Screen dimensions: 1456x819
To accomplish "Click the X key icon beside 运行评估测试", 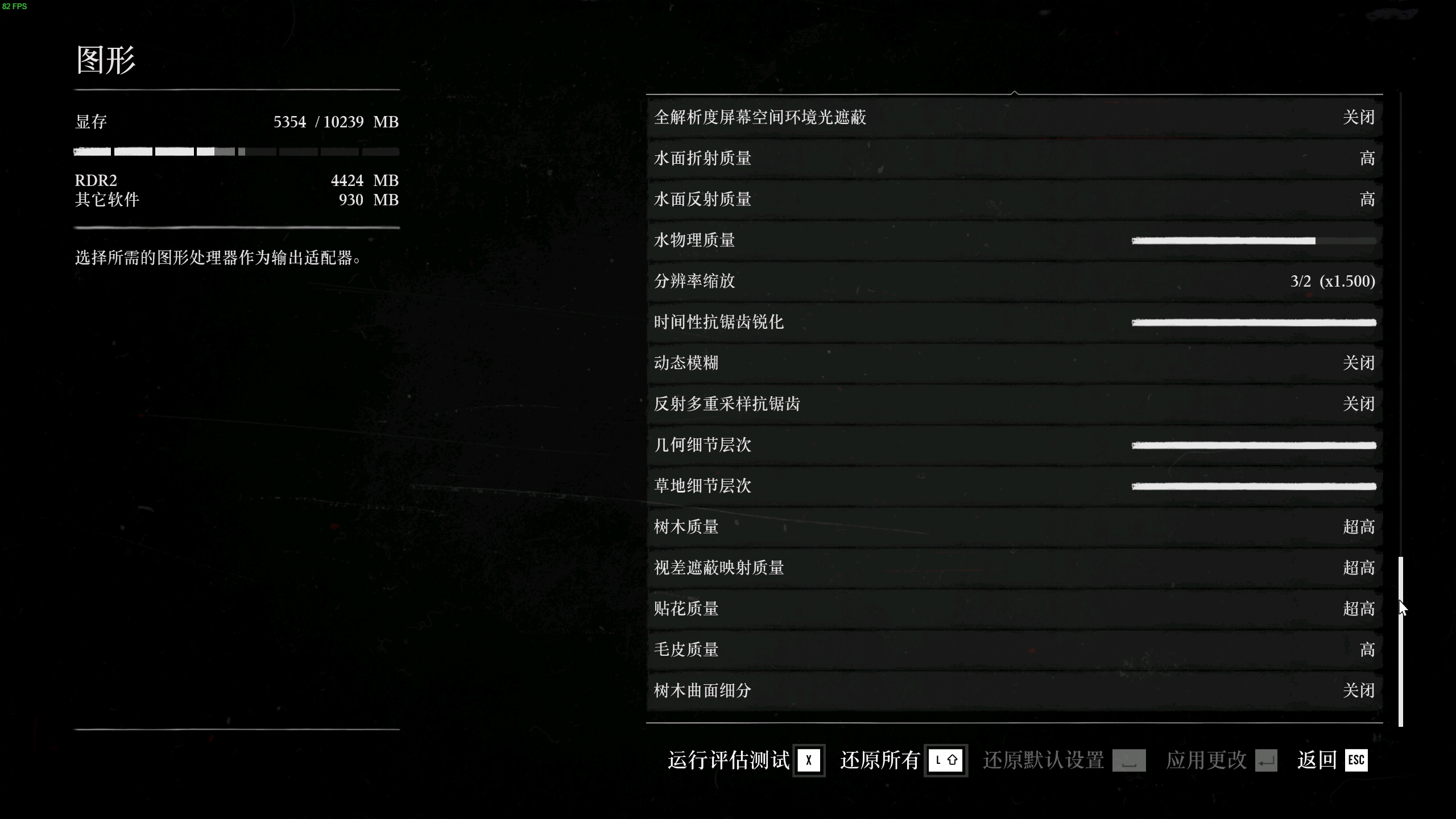I will pyautogui.click(x=808, y=760).
